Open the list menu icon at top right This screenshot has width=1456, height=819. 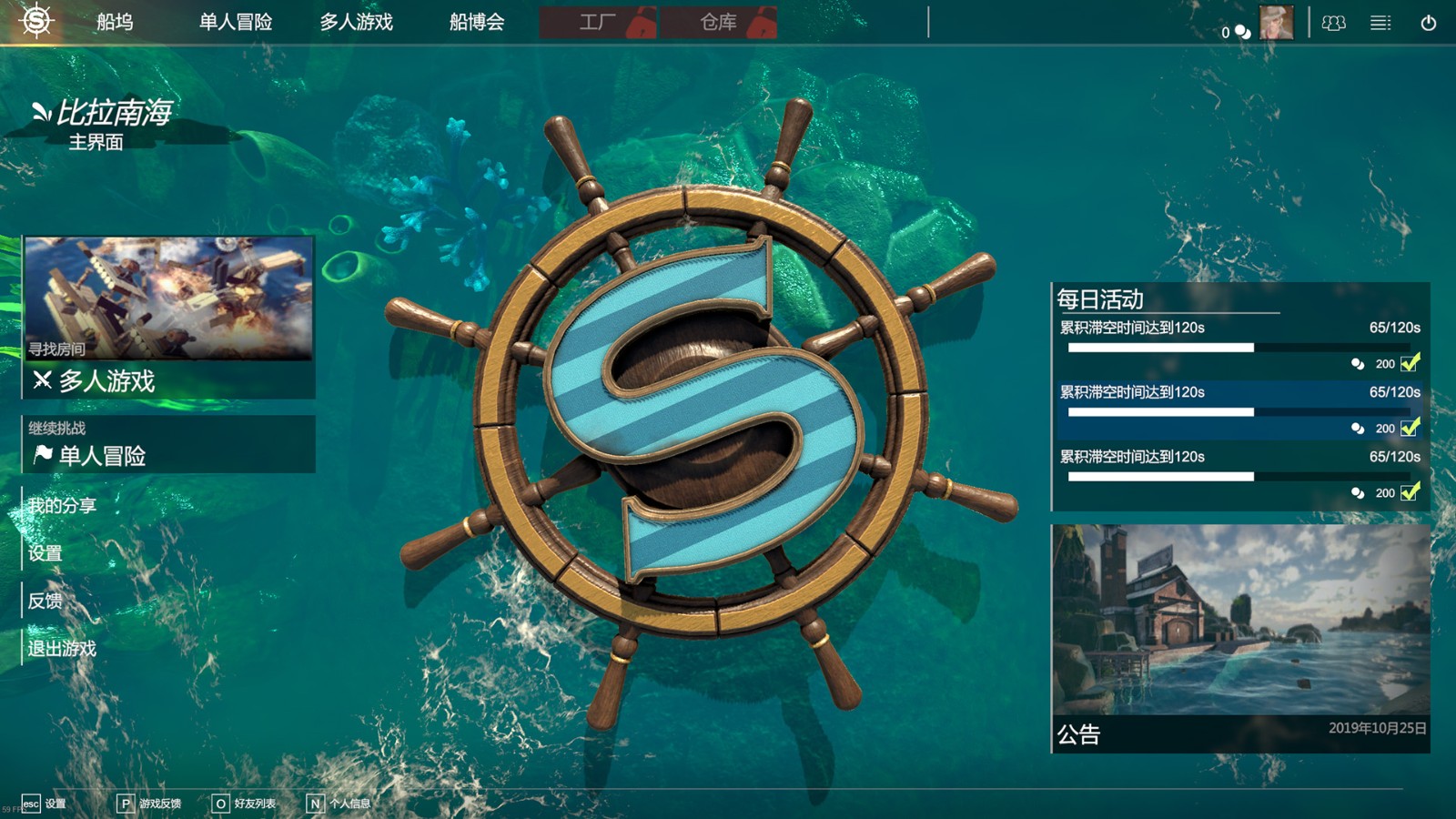1380,22
